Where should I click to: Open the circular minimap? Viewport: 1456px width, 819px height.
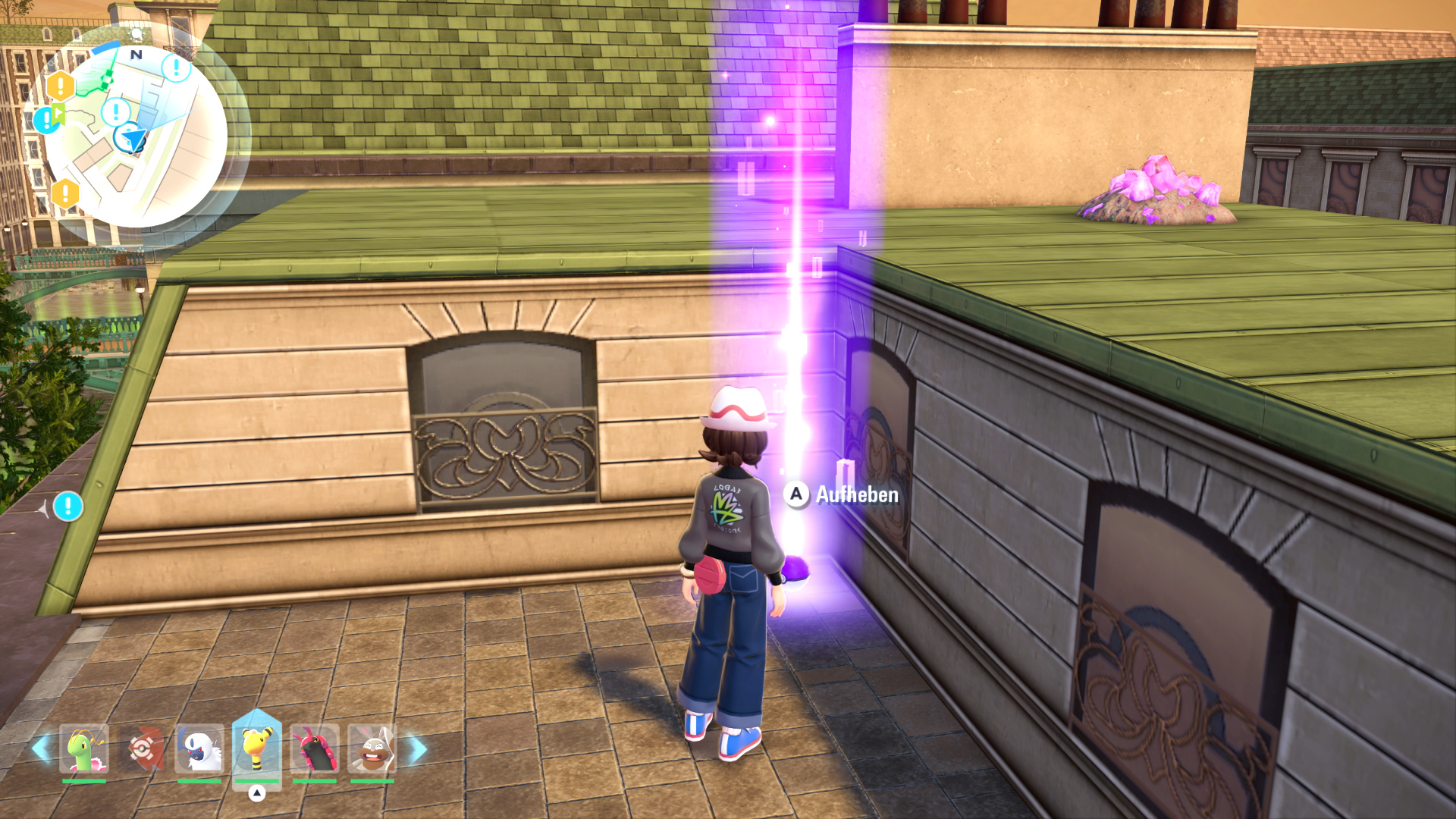[135, 135]
